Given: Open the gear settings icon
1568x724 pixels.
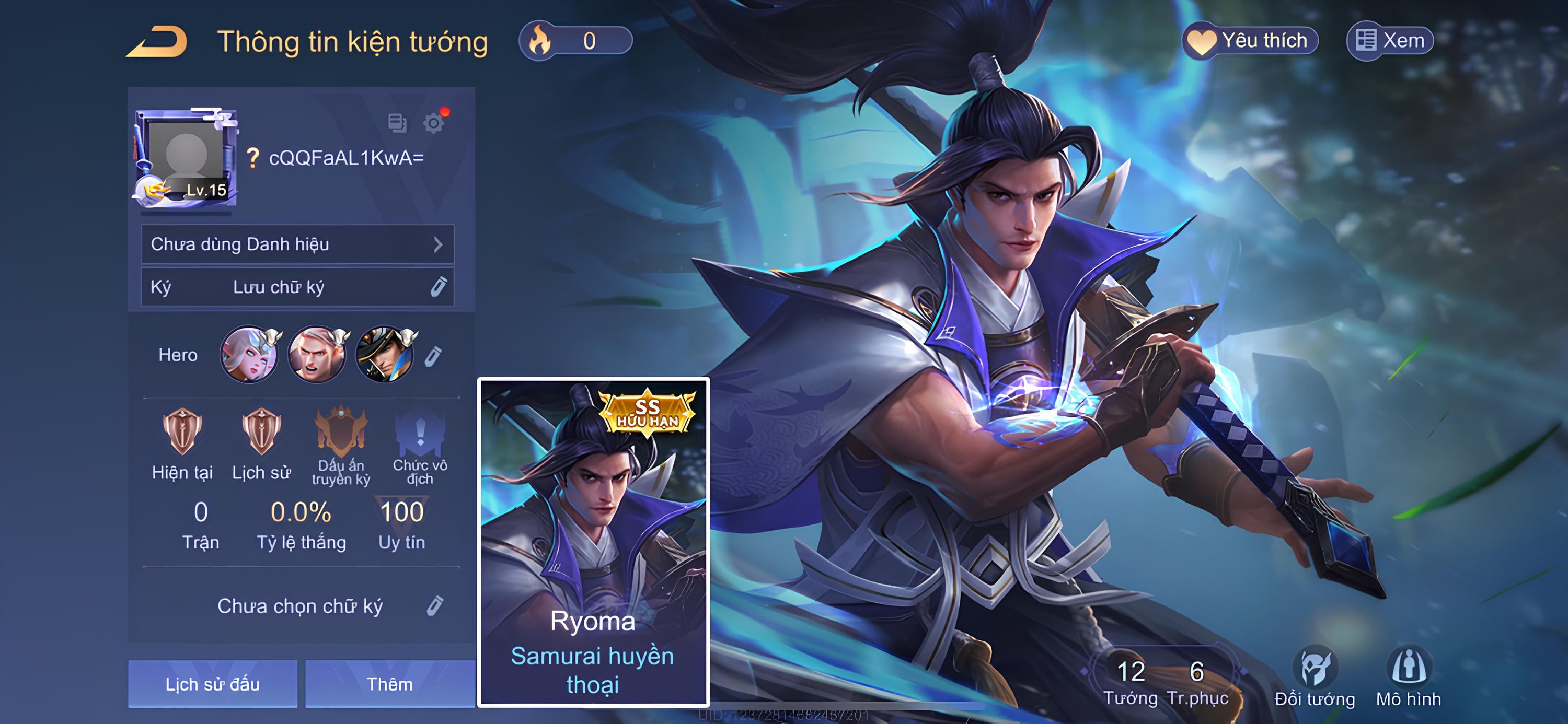Looking at the screenshot, I should pyautogui.click(x=433, y=123).
